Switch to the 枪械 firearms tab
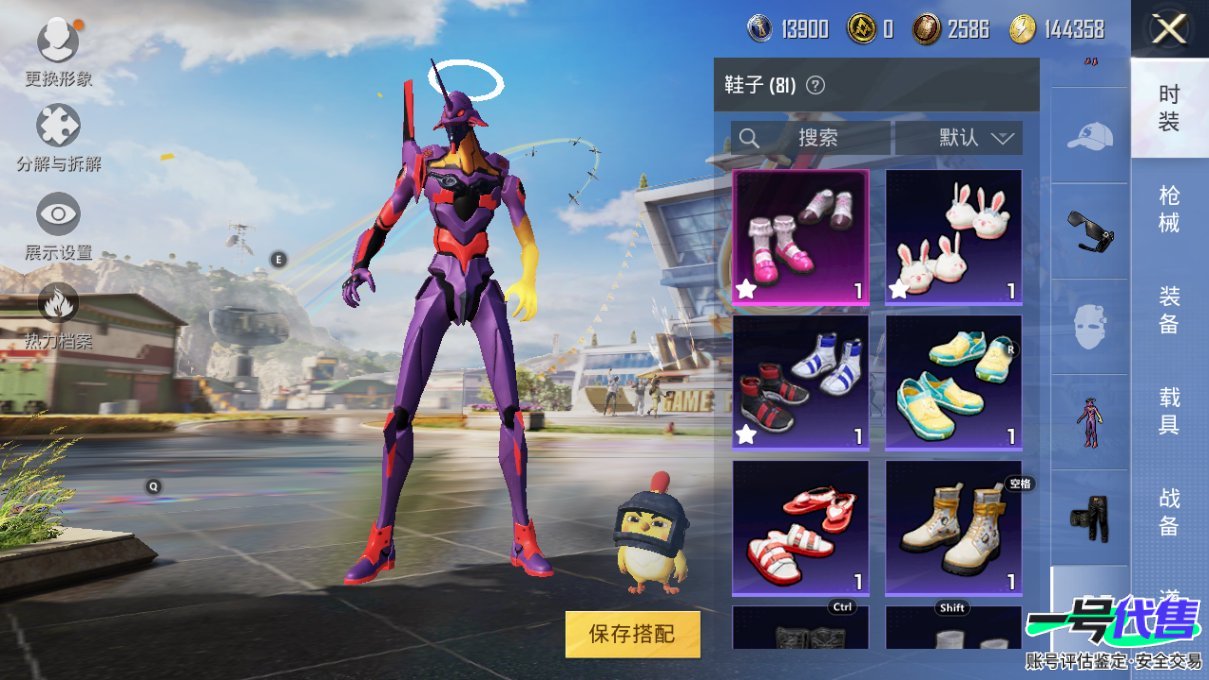The image size is (1209, 680). pos(1169,209)
